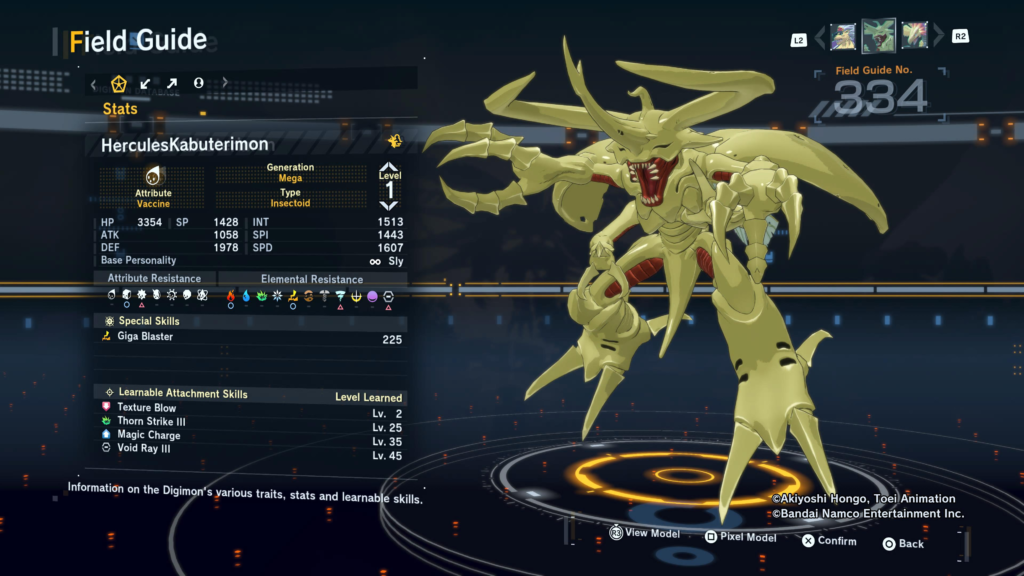Select the previous Digimon thumbnail
Viewport: 1024px width, 576px height.
(843, 37)
